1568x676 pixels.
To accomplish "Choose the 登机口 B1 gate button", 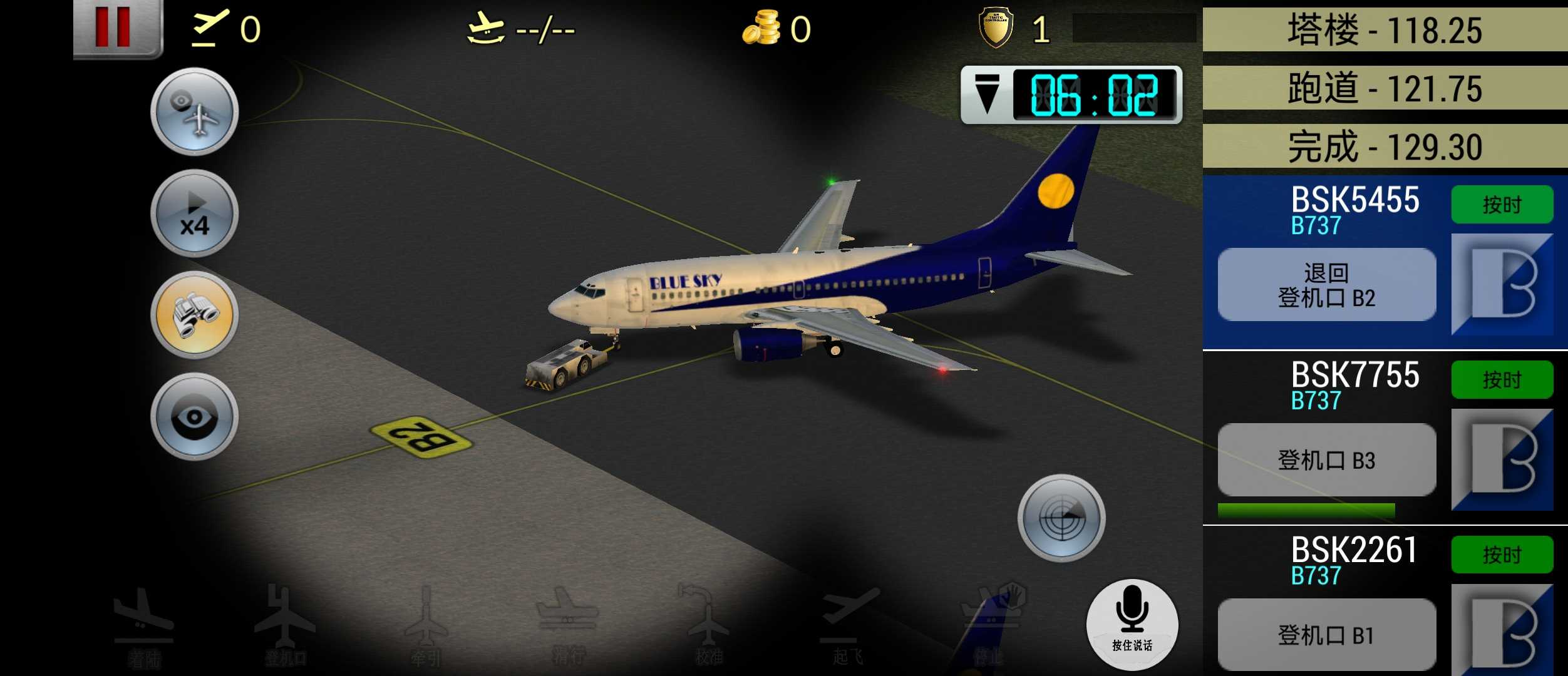I will coord(1326,635).
